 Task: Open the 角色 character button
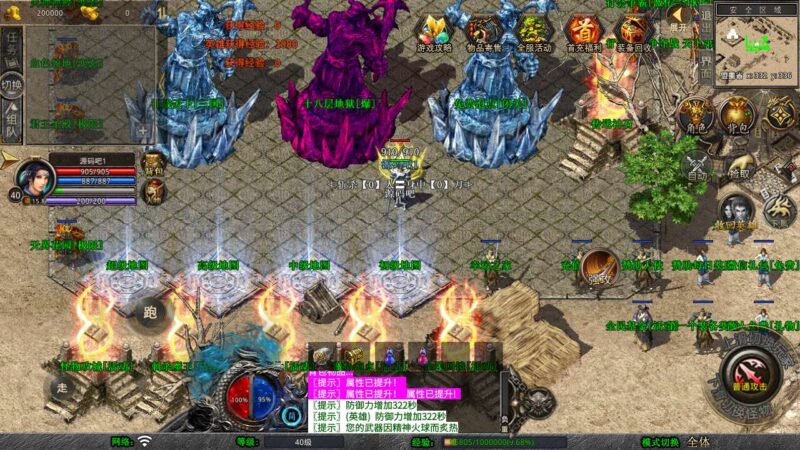point(695,117)
